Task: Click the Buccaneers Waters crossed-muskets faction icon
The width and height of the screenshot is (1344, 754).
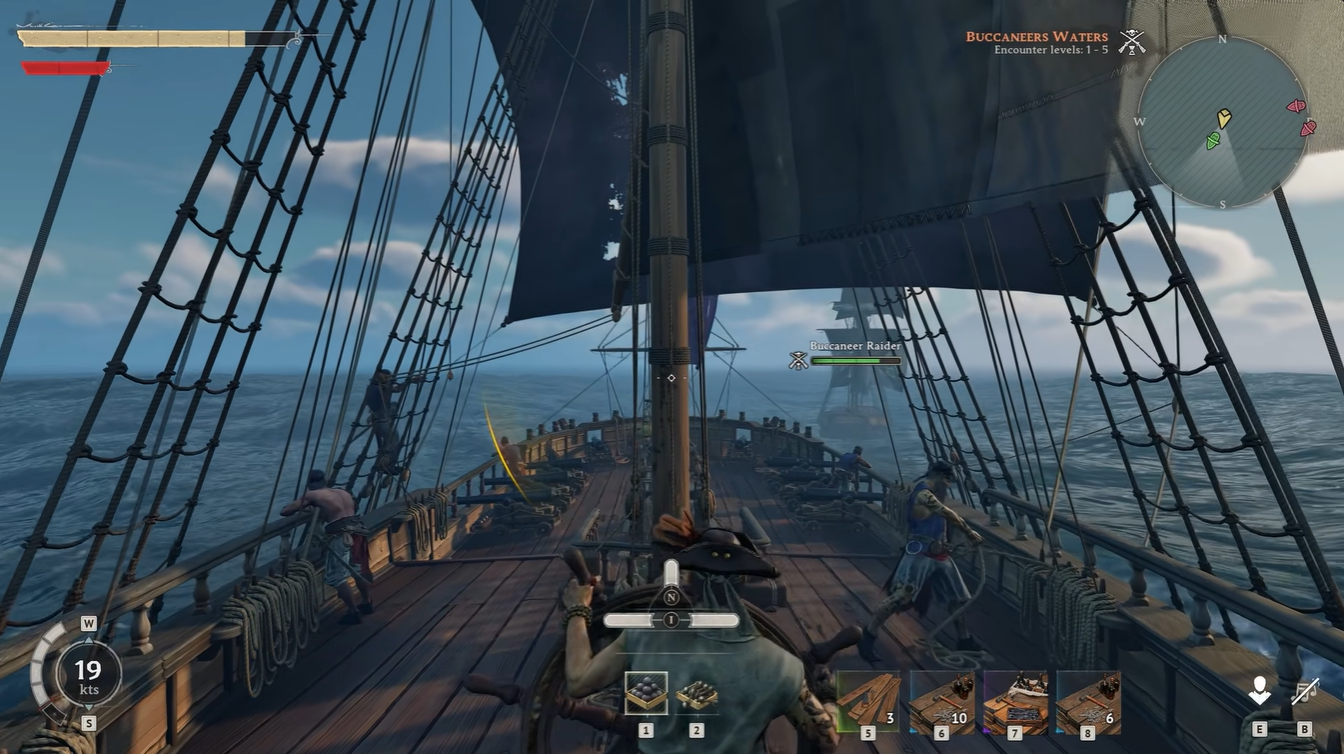Action: 1132,42
